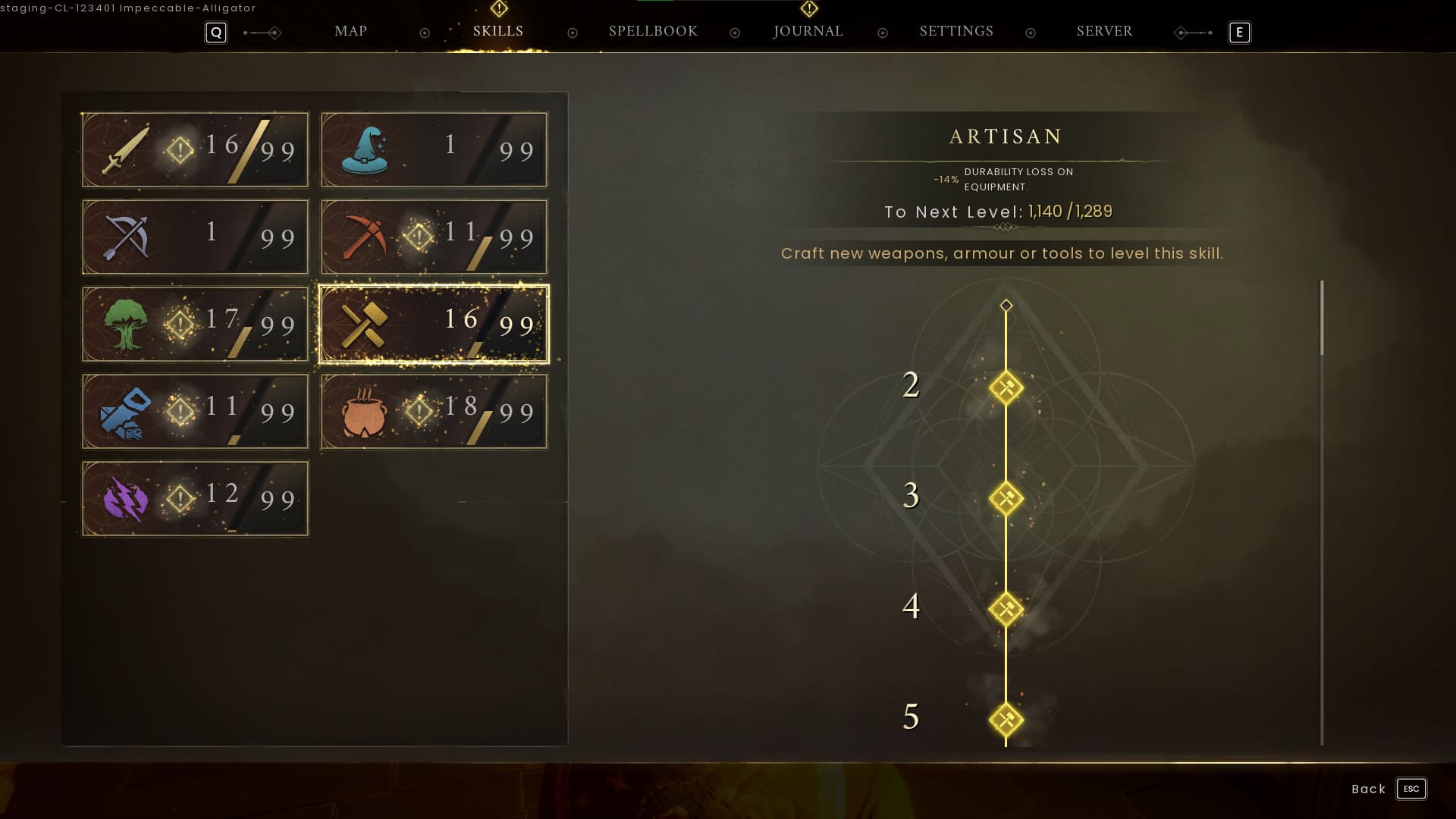Select the crossed hammers Artisan skill
The height and width of the screenshot is (819, 1456).
pos(434,325)
